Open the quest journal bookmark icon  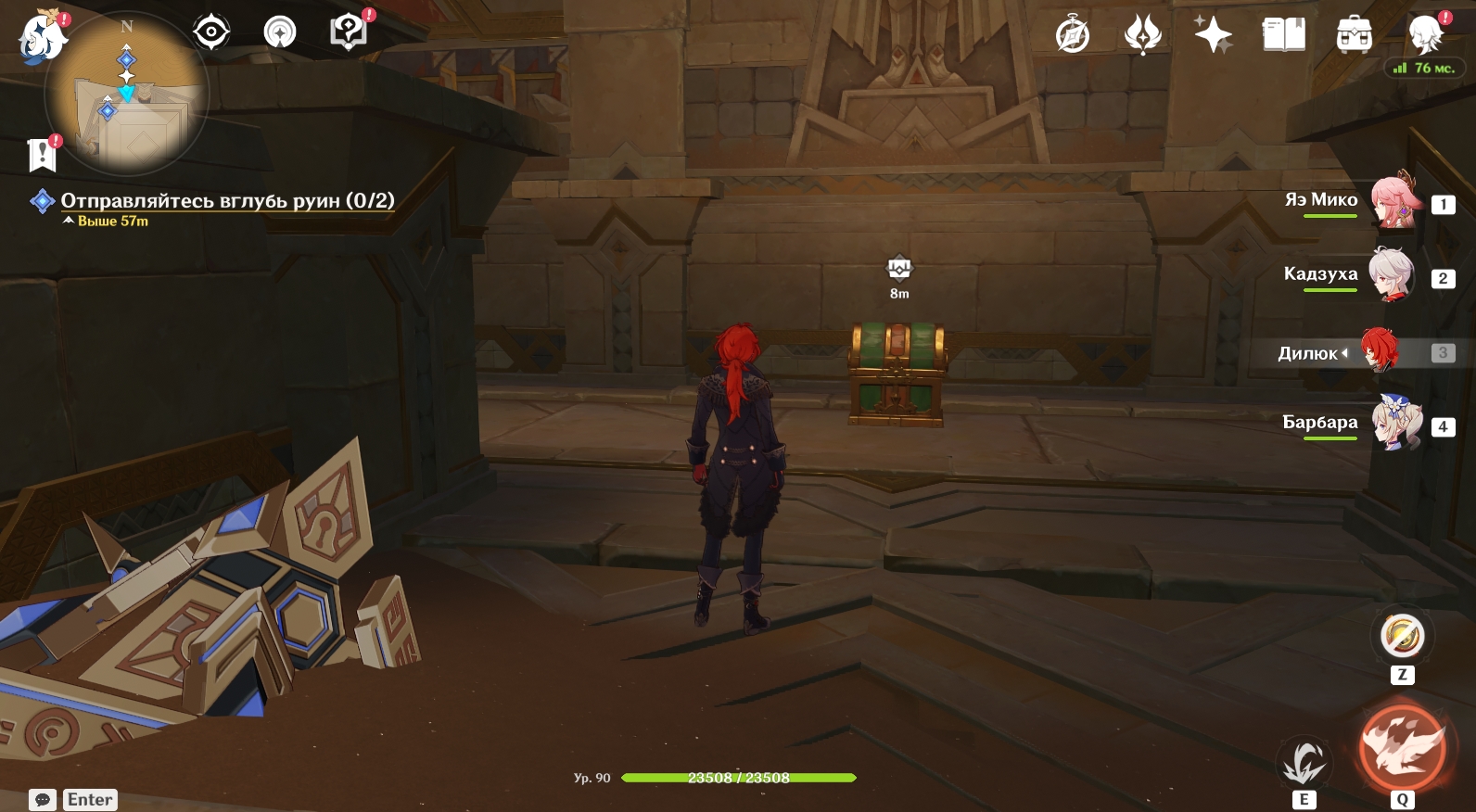pos(43,155)
